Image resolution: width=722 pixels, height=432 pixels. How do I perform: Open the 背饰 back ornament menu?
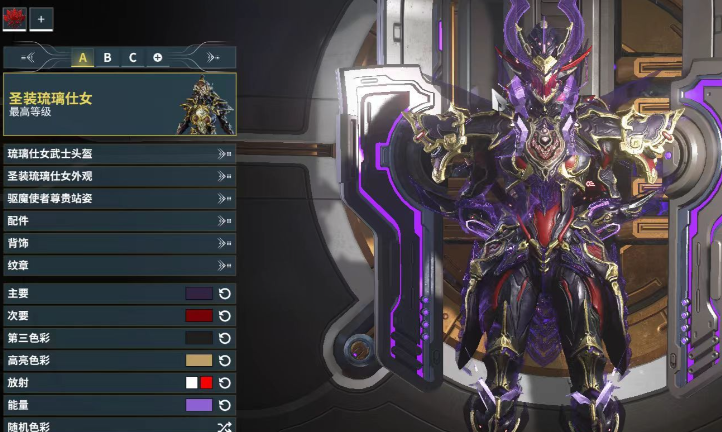(x=119, y=243)
